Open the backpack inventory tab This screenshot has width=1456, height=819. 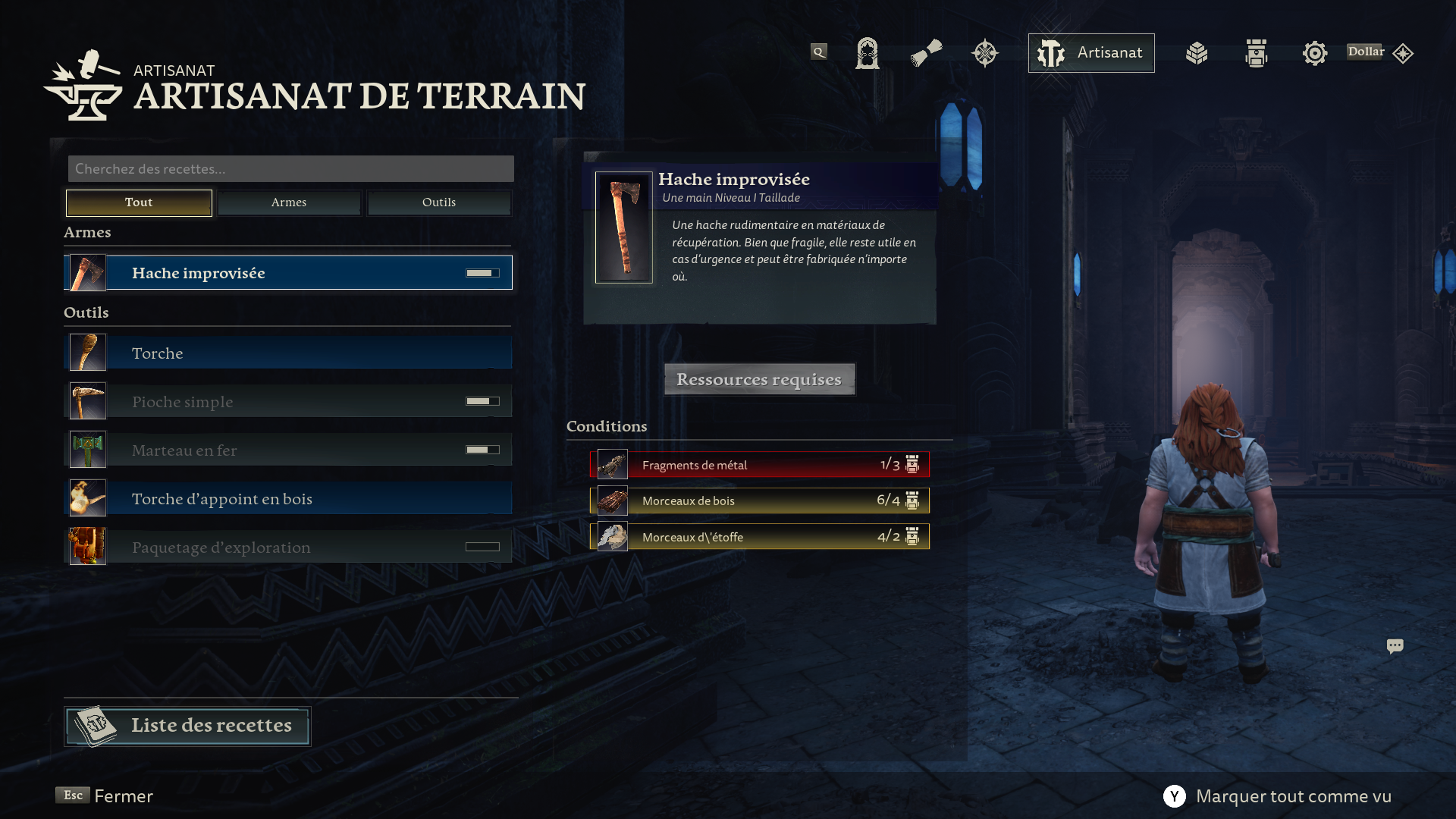pyautogui.click(x=1256, y=53)
